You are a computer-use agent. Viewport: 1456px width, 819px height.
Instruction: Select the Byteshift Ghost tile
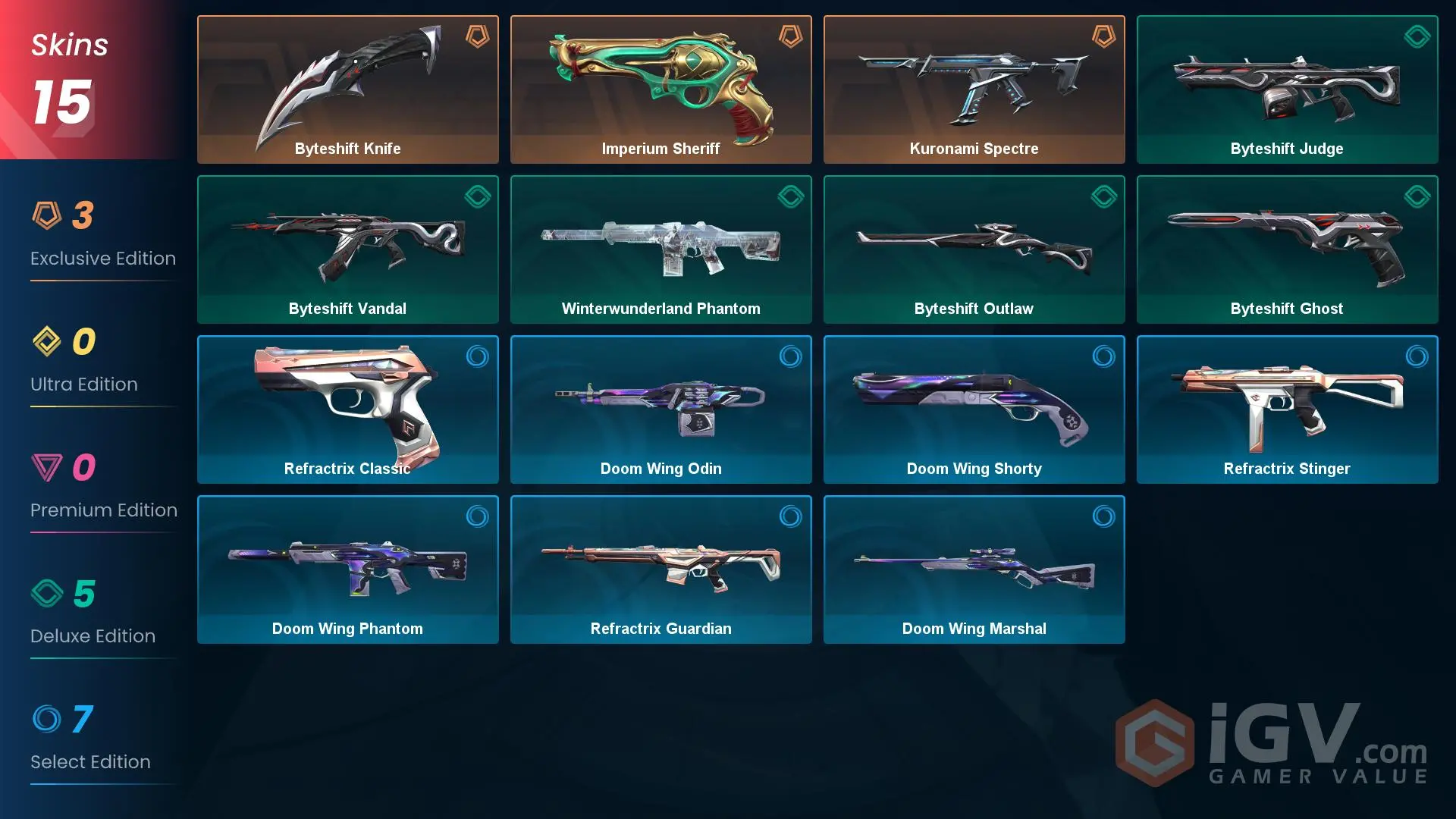pos(1287,249)
